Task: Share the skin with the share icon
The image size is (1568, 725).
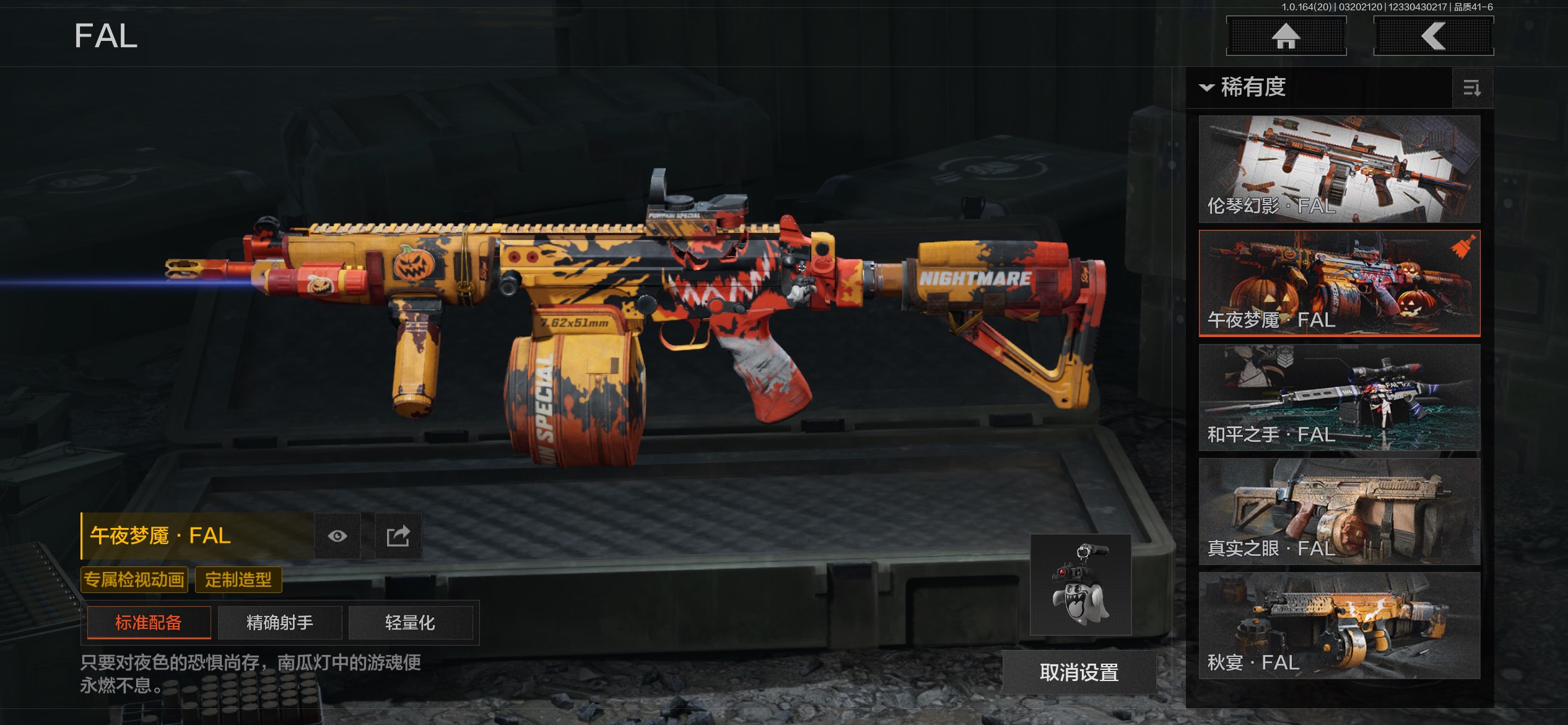Action: tap(398, 536)
